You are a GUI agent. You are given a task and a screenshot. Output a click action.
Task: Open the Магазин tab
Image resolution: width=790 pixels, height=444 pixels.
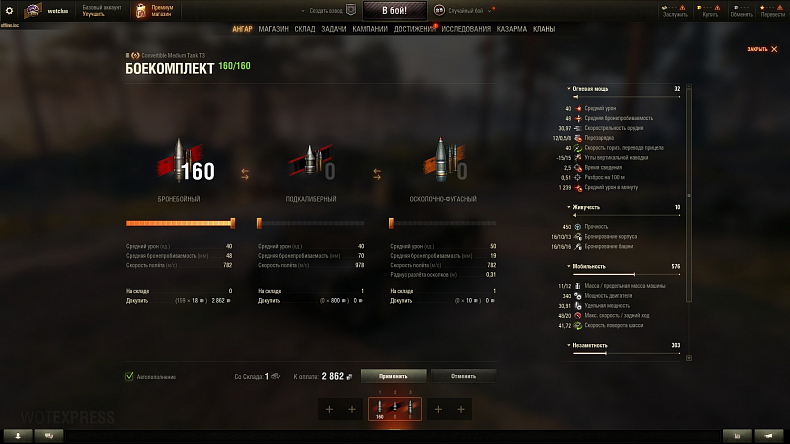pyautogui.click(x=273, y=29)
